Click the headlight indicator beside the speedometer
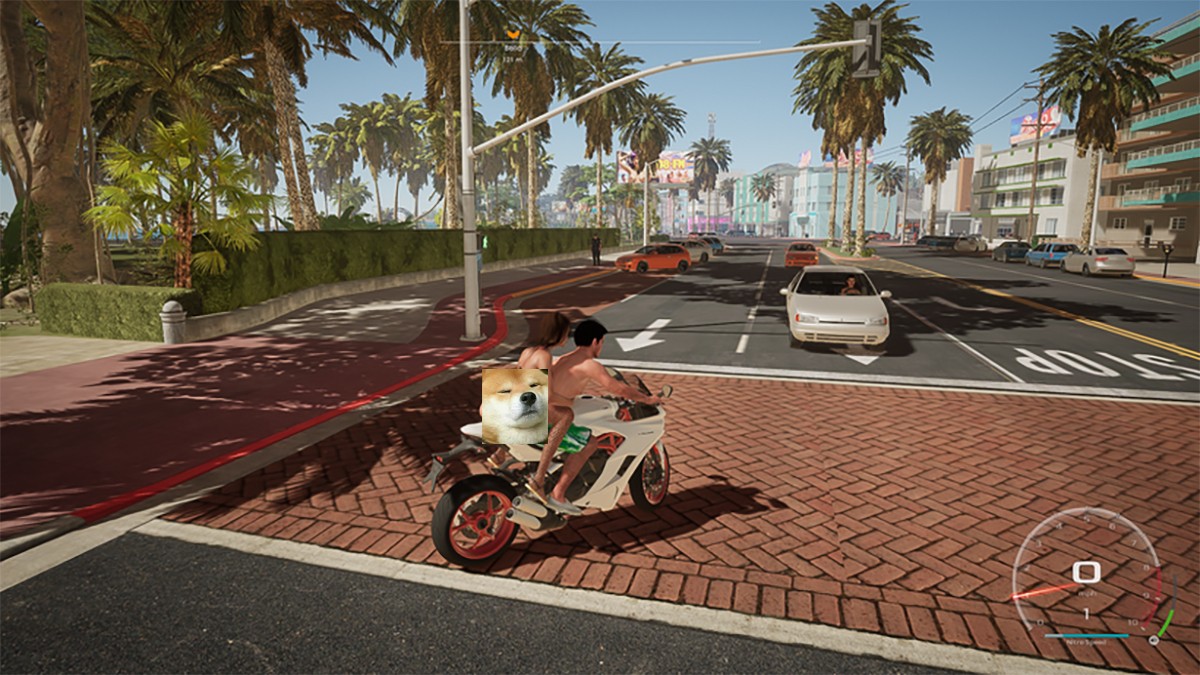This screenshot has width=1200, height=675. [1153, 640]
